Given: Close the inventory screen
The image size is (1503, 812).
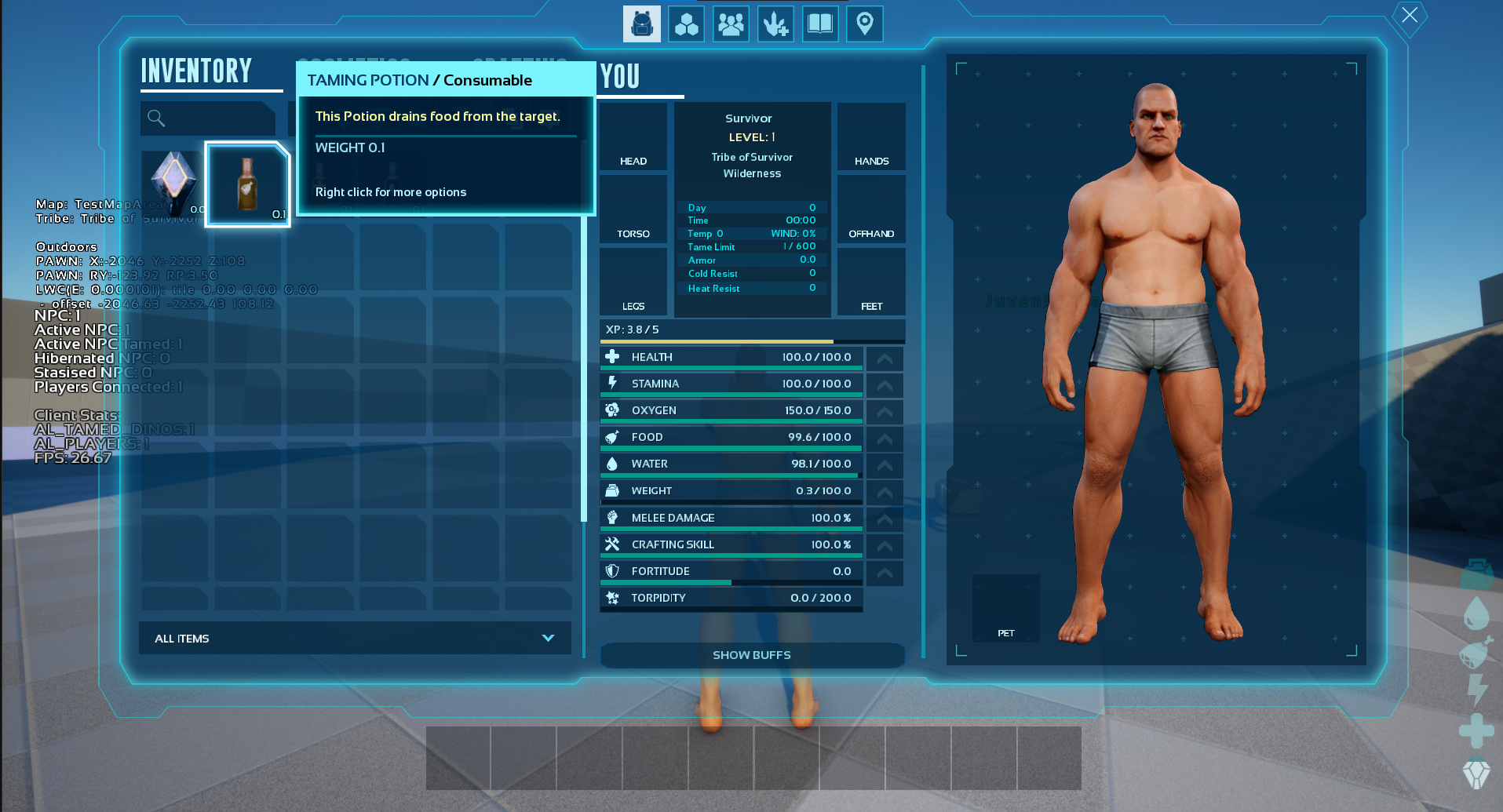Looking at the screenshot, I should 1410,15.
